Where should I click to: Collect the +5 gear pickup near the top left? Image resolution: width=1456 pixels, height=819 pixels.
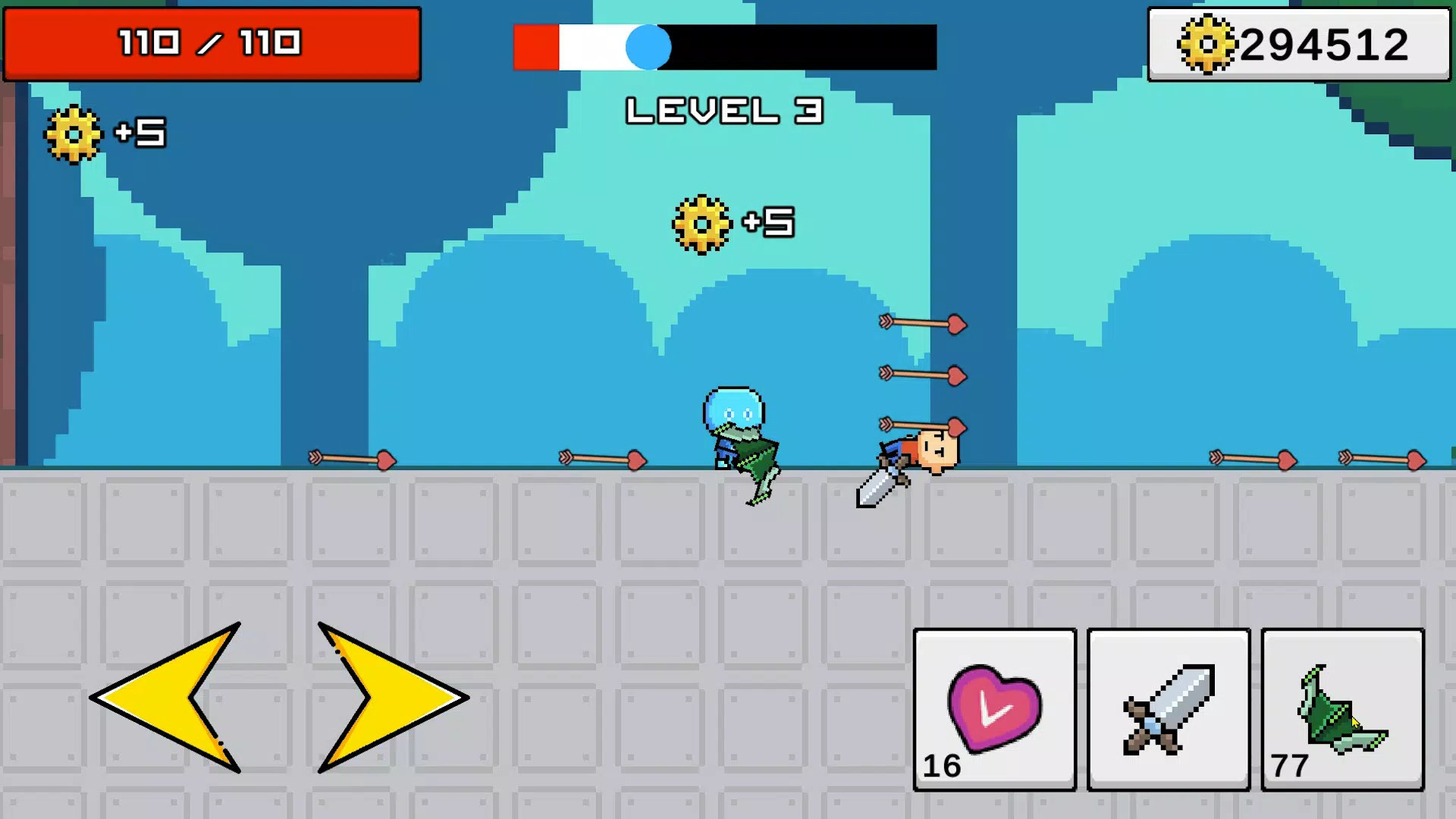point(74,135)
